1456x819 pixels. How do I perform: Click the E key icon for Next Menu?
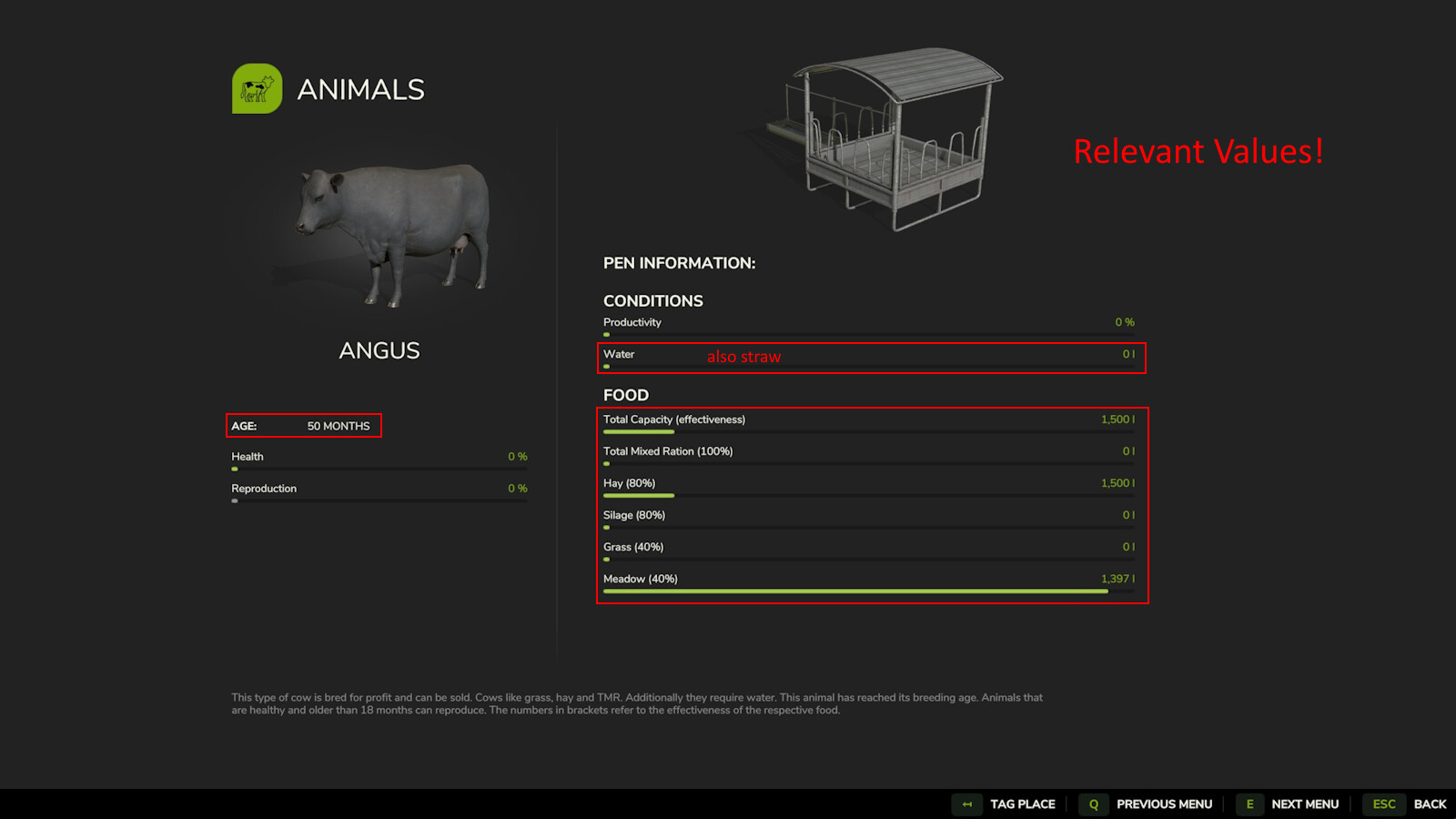point(1249,804)
